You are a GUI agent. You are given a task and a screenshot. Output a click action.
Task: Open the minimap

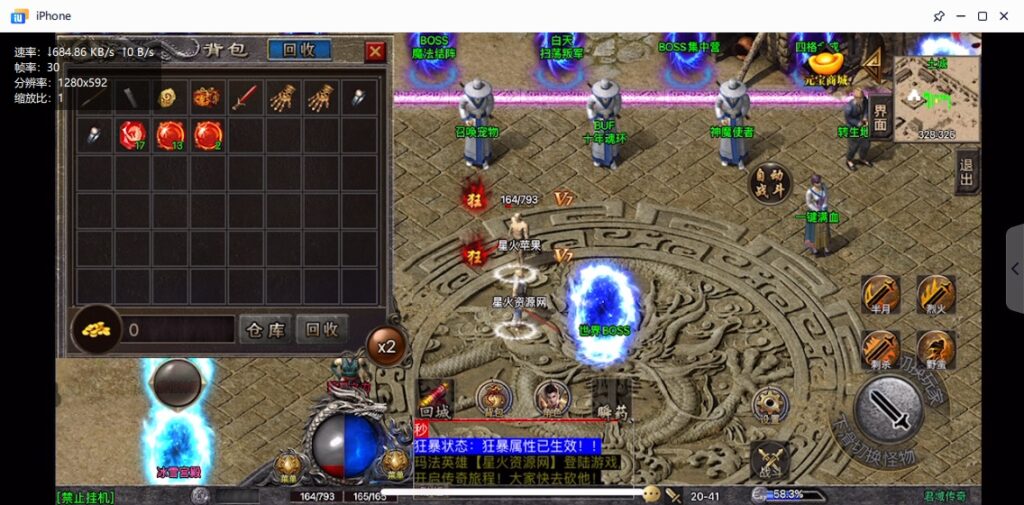925,96
